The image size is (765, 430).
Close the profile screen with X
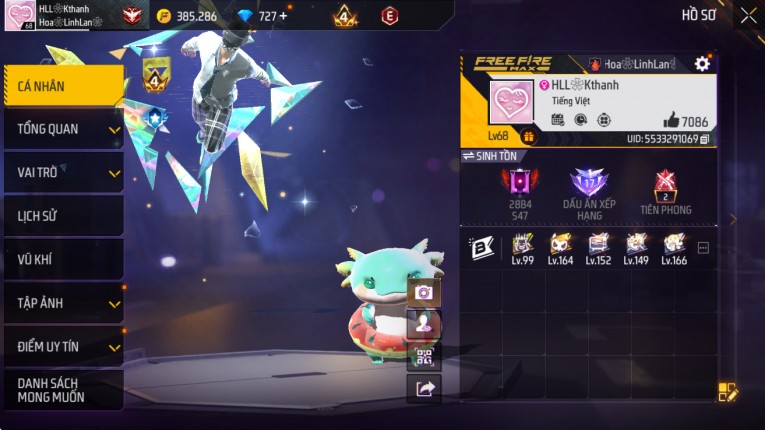(748, 15)
